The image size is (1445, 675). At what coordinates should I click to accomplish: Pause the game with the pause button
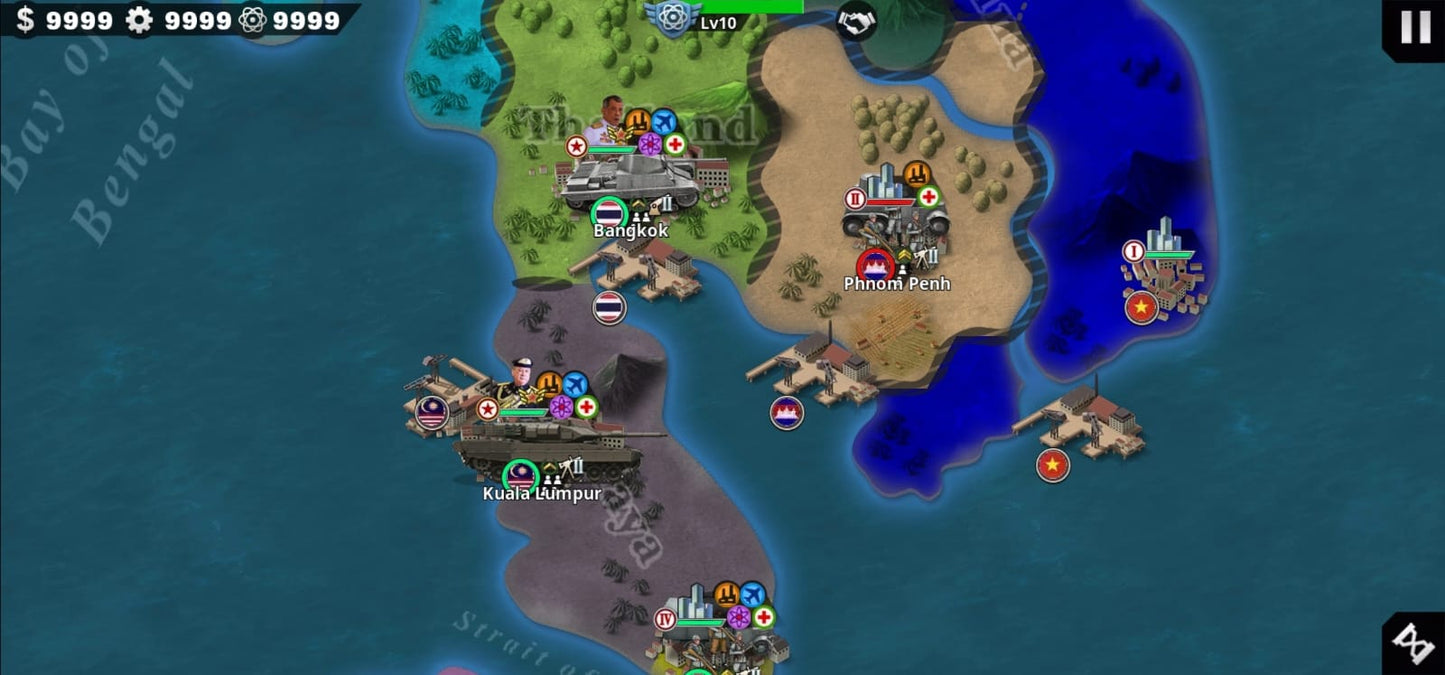[x=1414, y=27]
